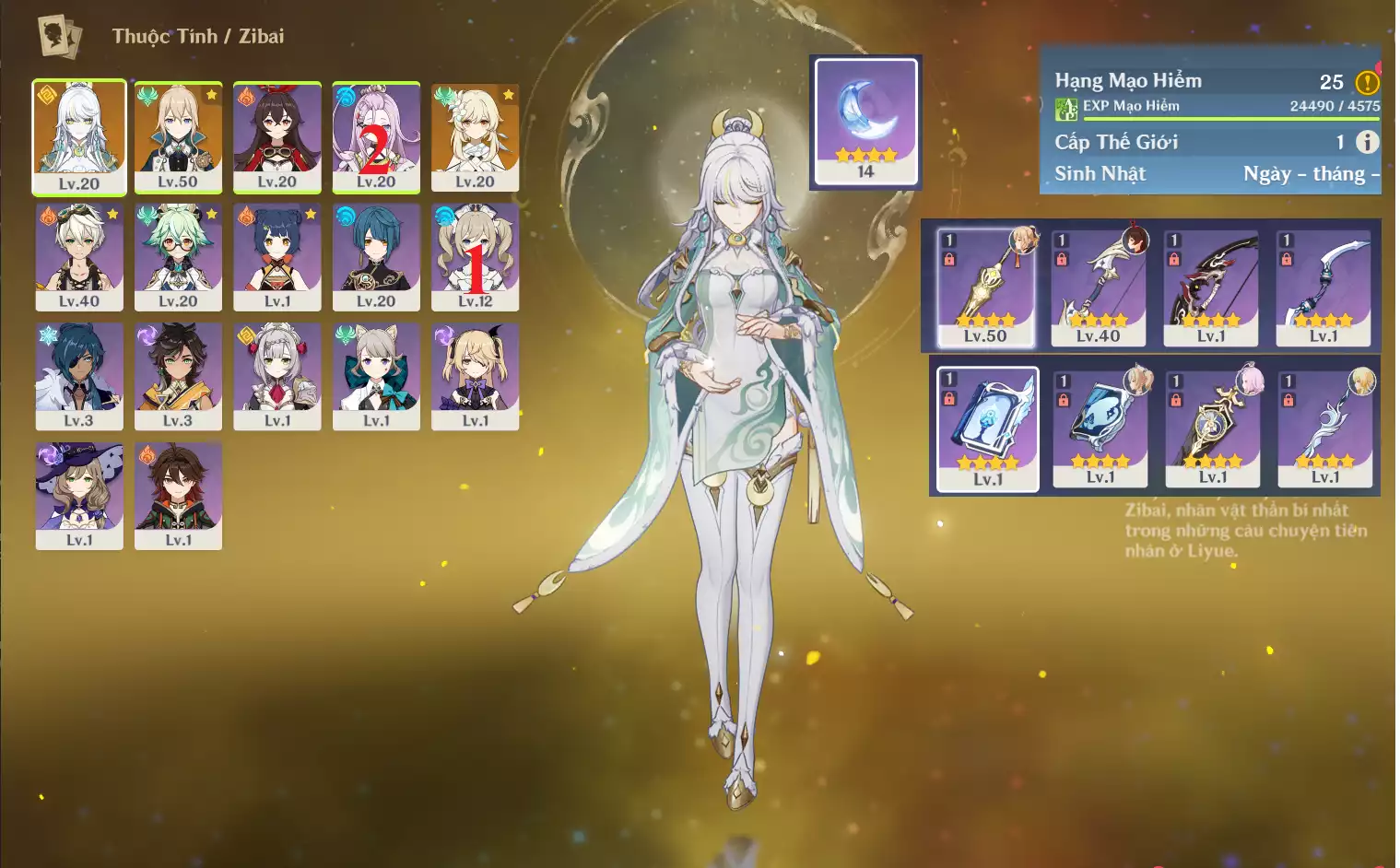Open Kaeya's Lv.3 character card
The image size is (1400, 868).
79,375
